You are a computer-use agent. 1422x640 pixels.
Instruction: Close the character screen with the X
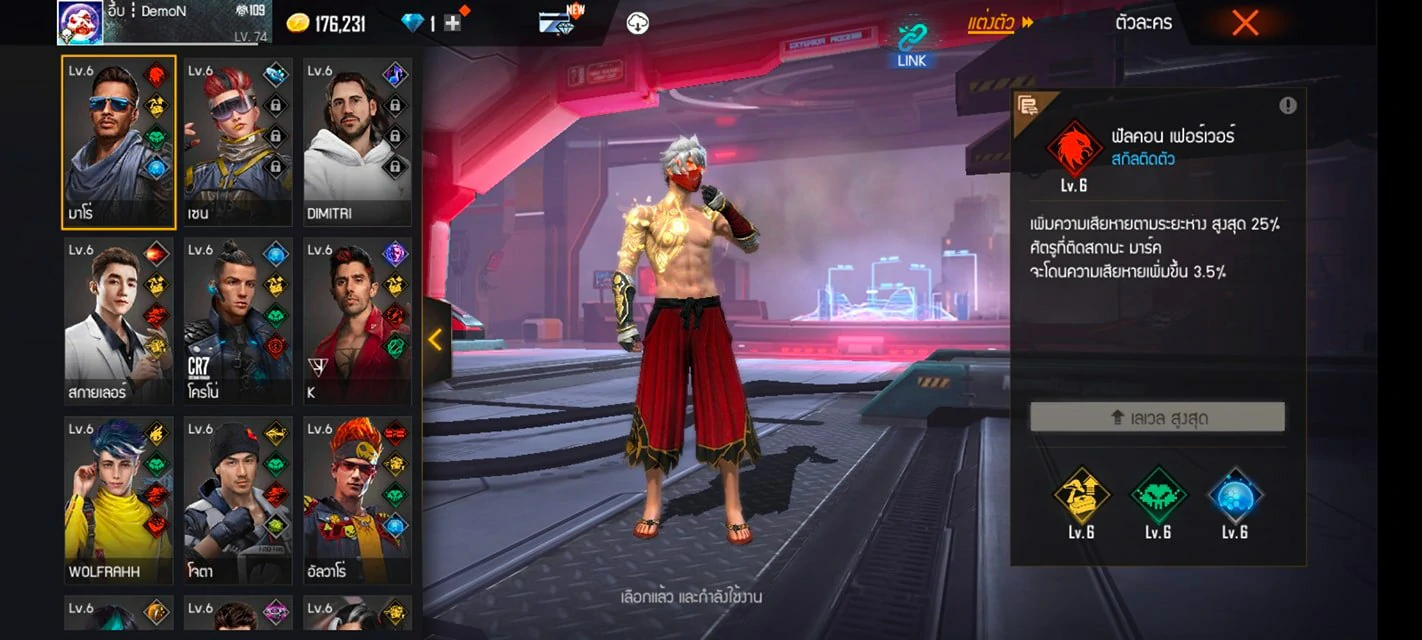1244,23
